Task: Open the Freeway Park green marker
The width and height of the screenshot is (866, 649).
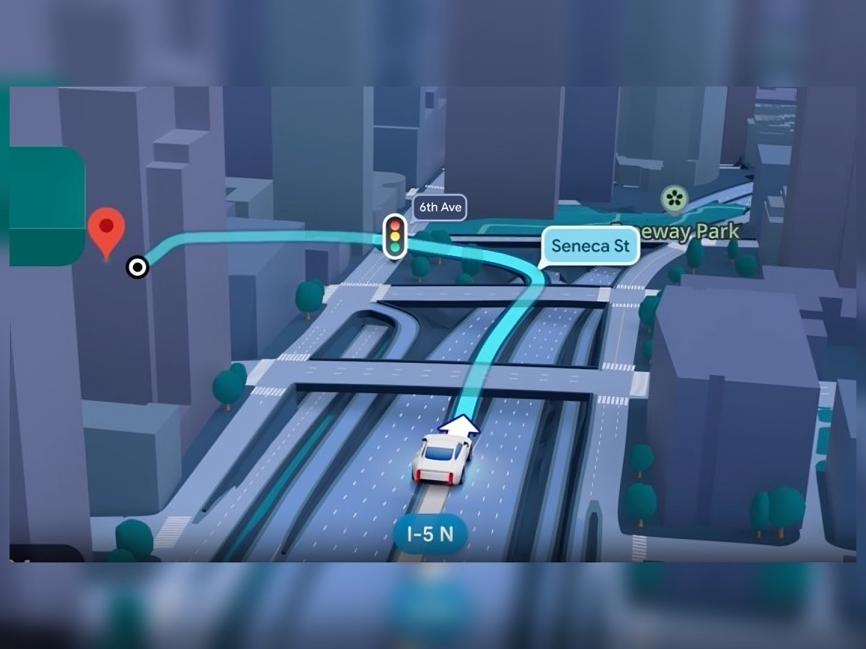Action: [x=674, y=198]
